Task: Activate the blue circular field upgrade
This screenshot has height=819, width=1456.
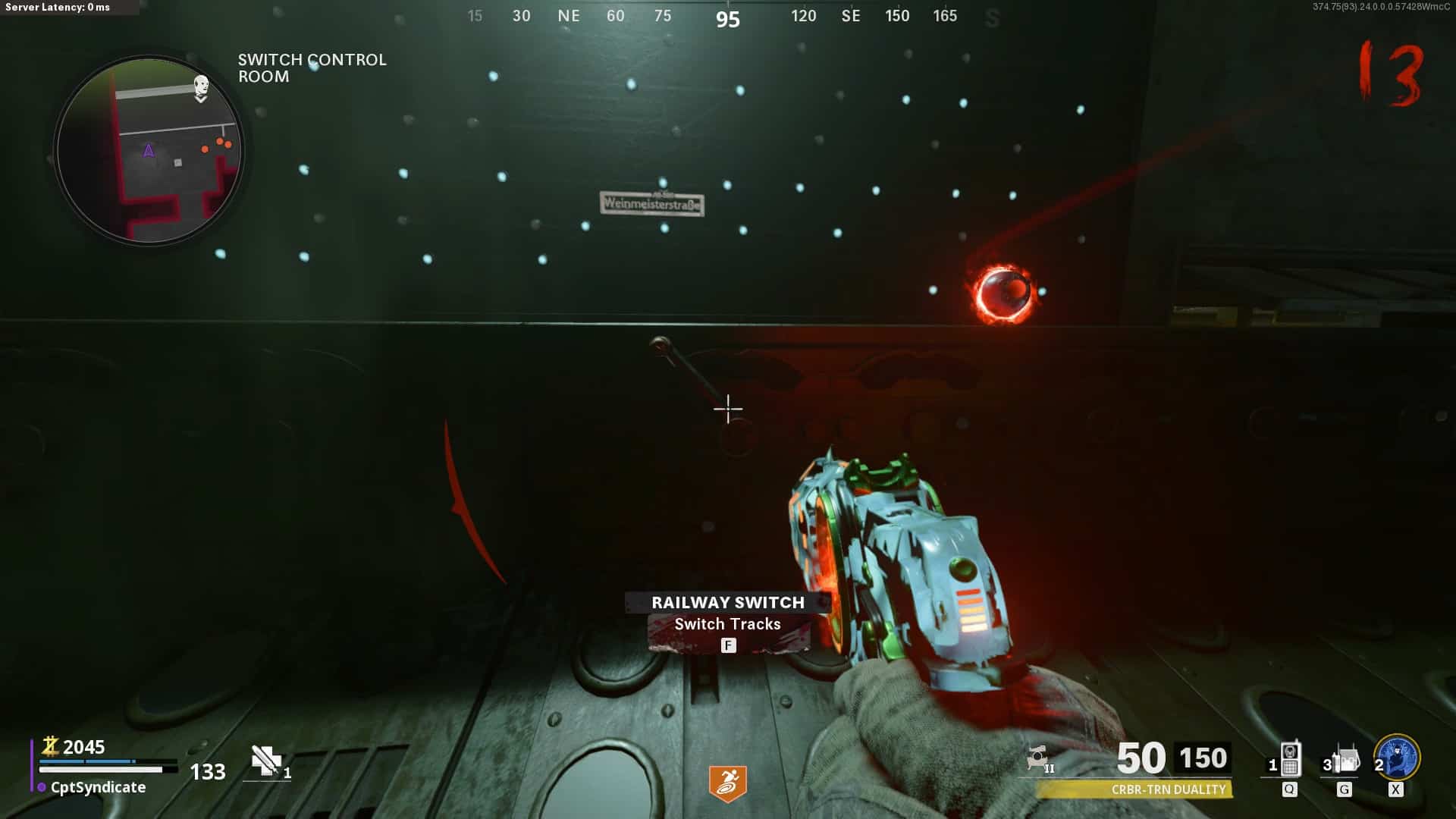Action: pos(1398,757)
